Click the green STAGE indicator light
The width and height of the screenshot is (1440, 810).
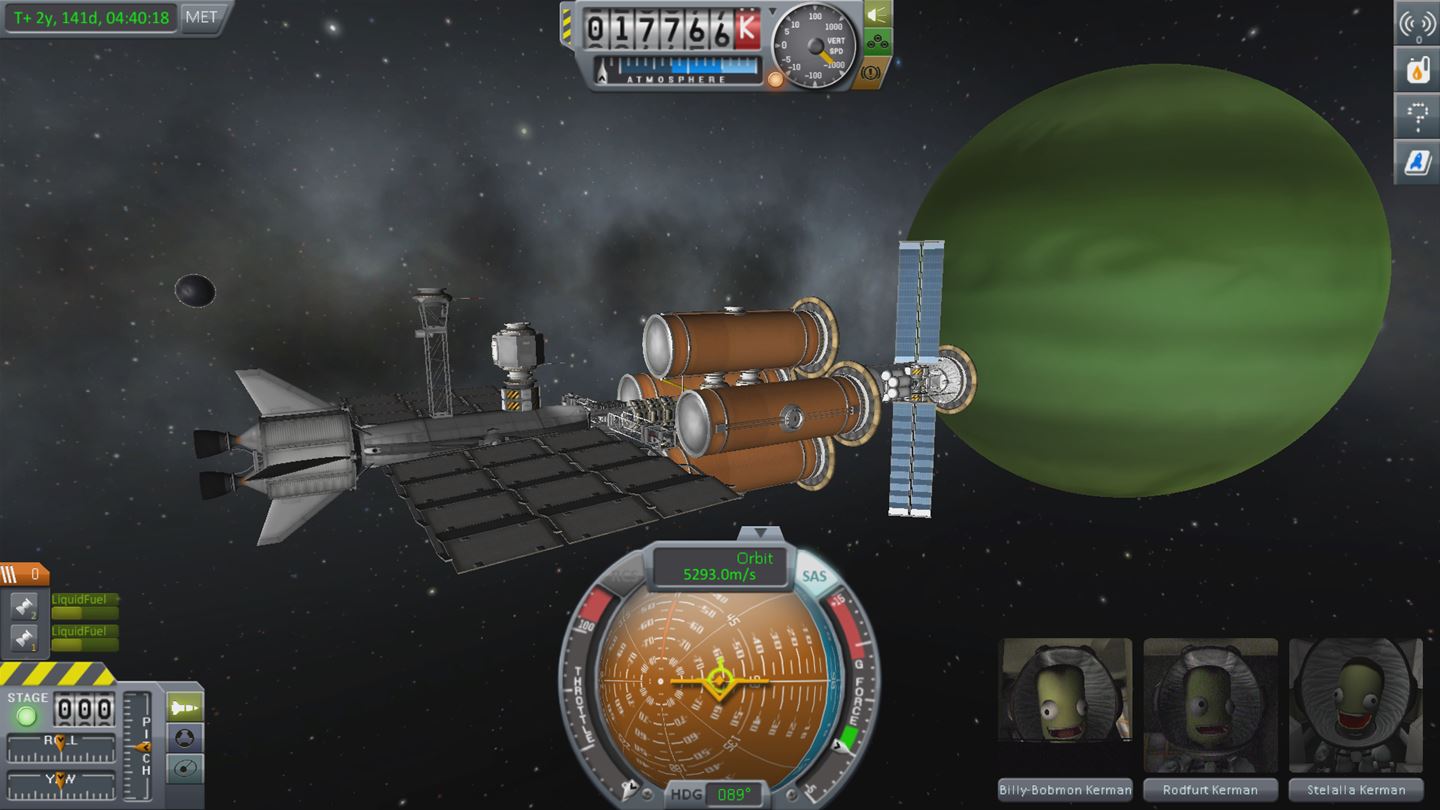pyautogui.click(x=27, y=717)
